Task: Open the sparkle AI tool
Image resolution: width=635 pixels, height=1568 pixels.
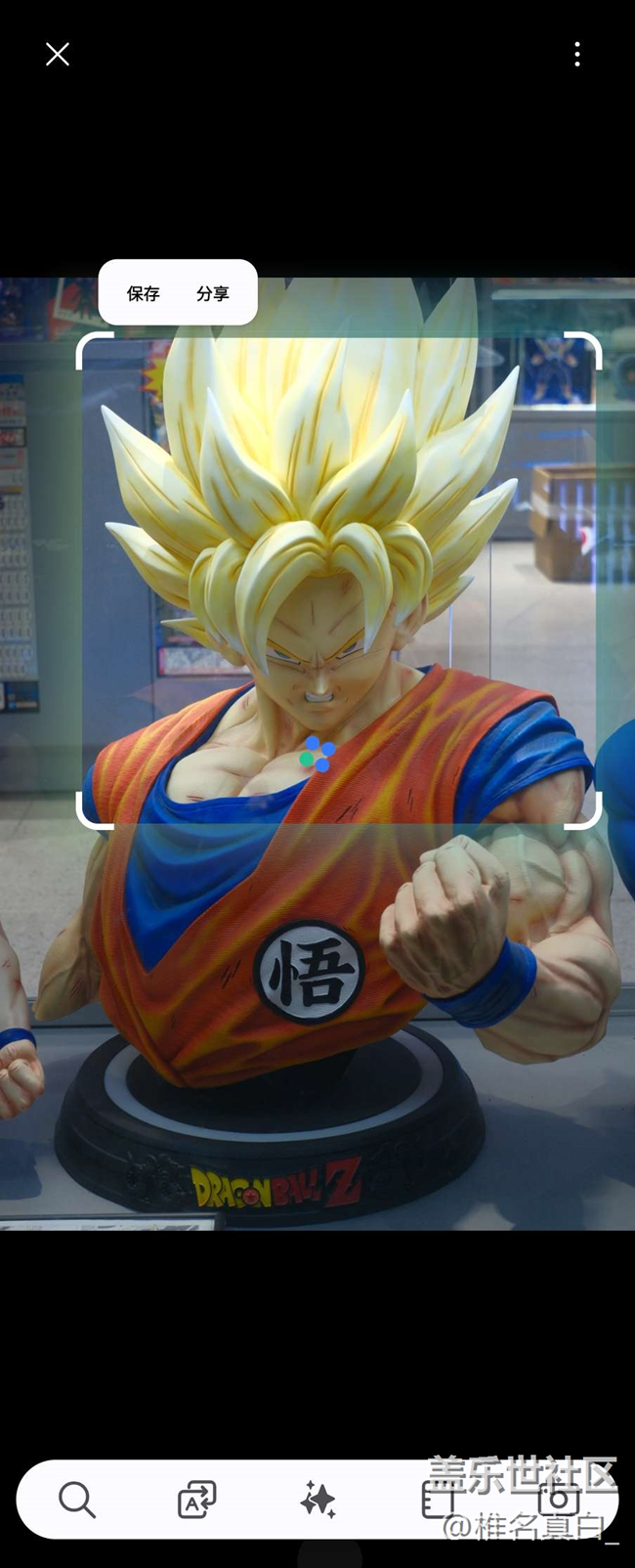Action: click(x=317, y=1499)
